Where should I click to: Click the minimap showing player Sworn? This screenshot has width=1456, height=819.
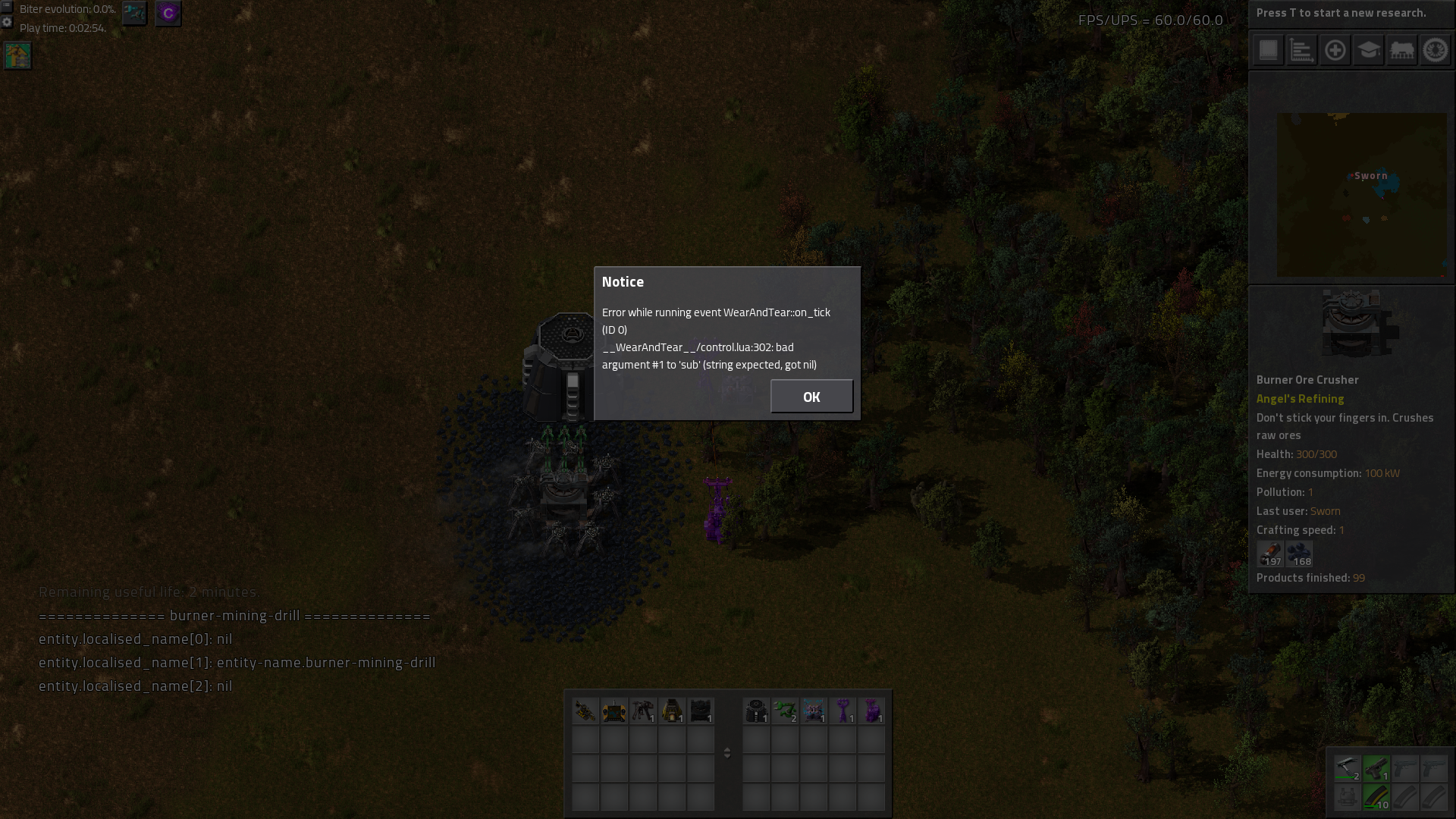coord(1361,195)
